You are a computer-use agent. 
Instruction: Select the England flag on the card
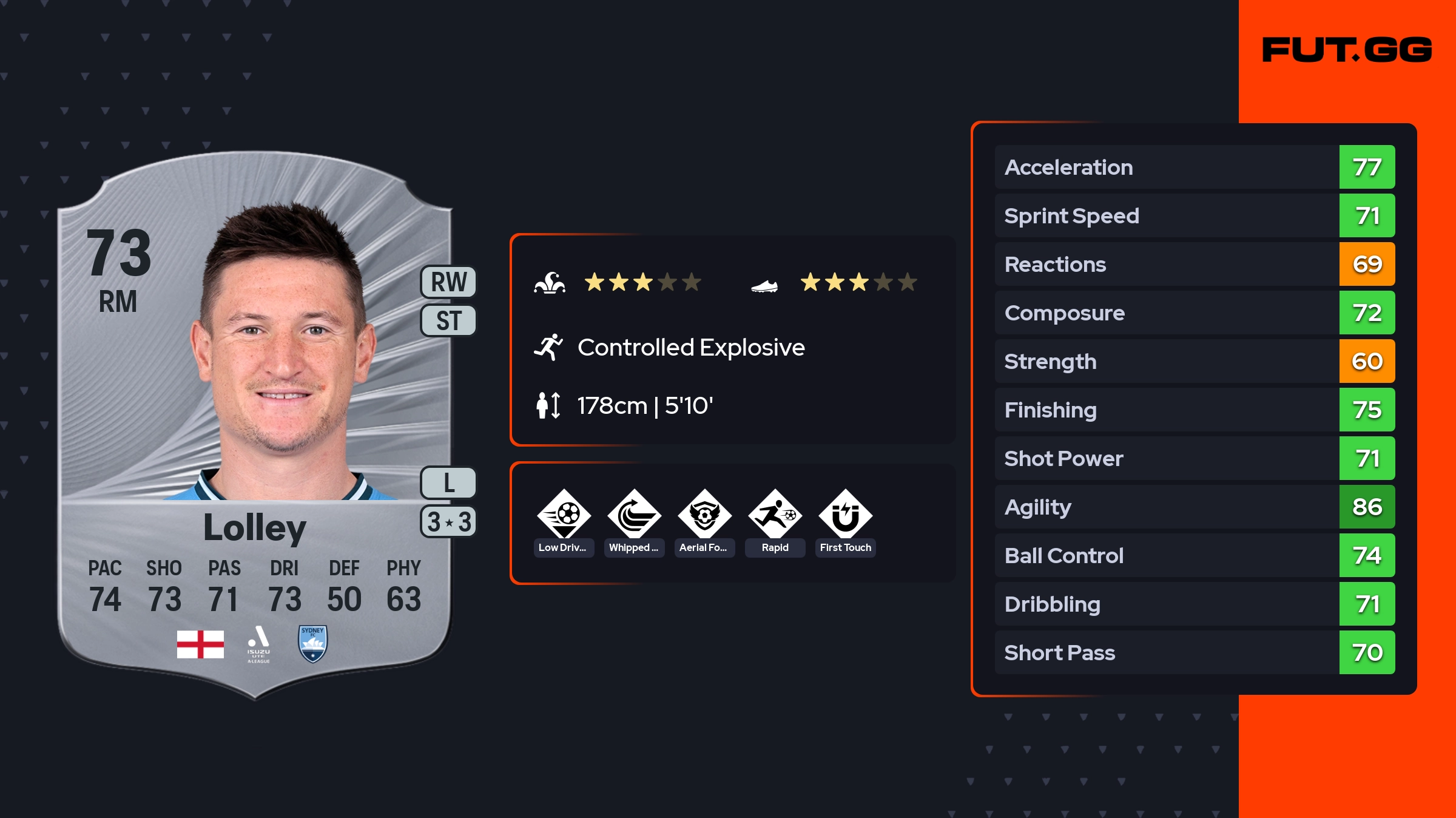pos(200,644)
